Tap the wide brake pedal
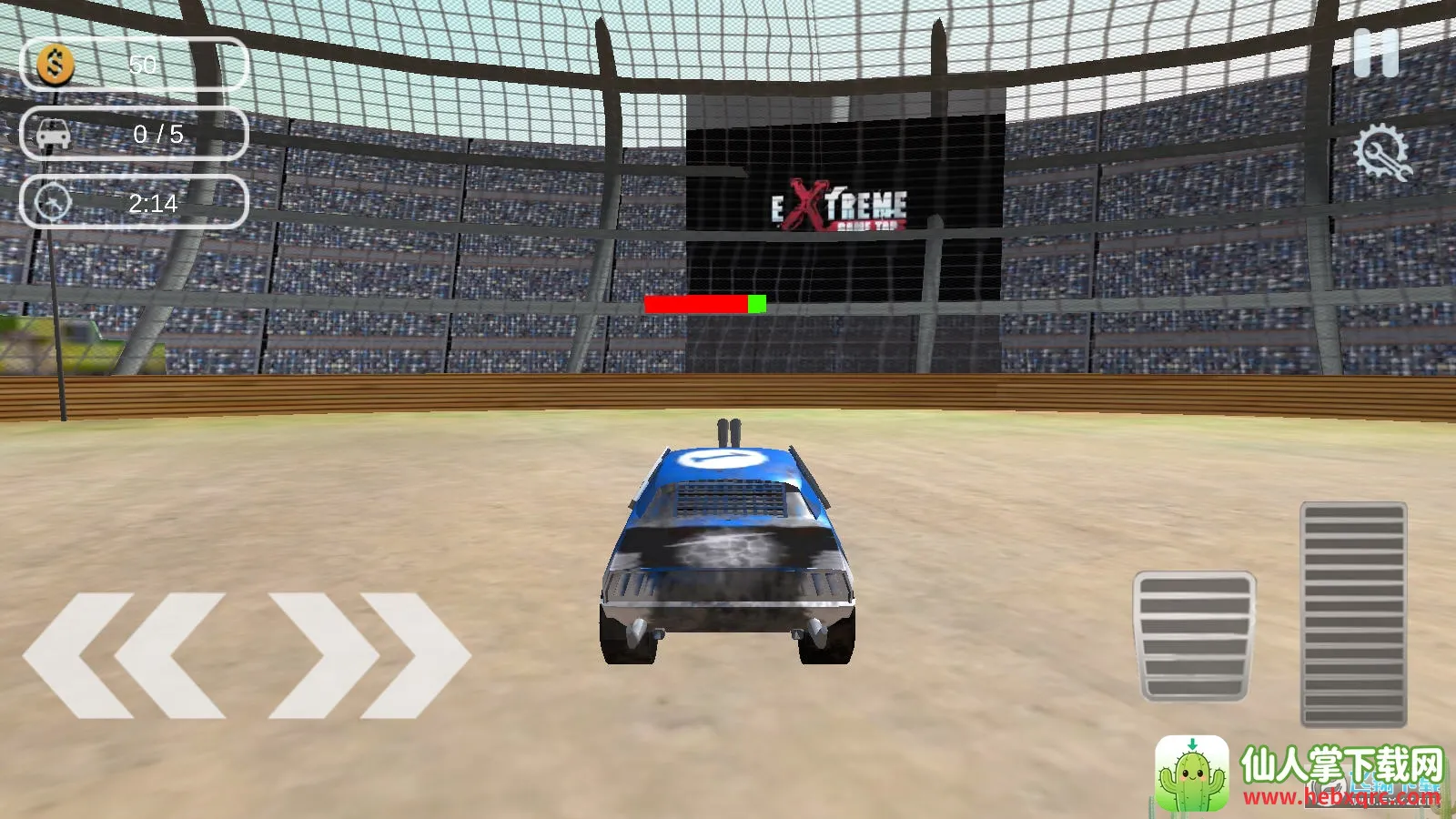 (x=1194, y=636)
